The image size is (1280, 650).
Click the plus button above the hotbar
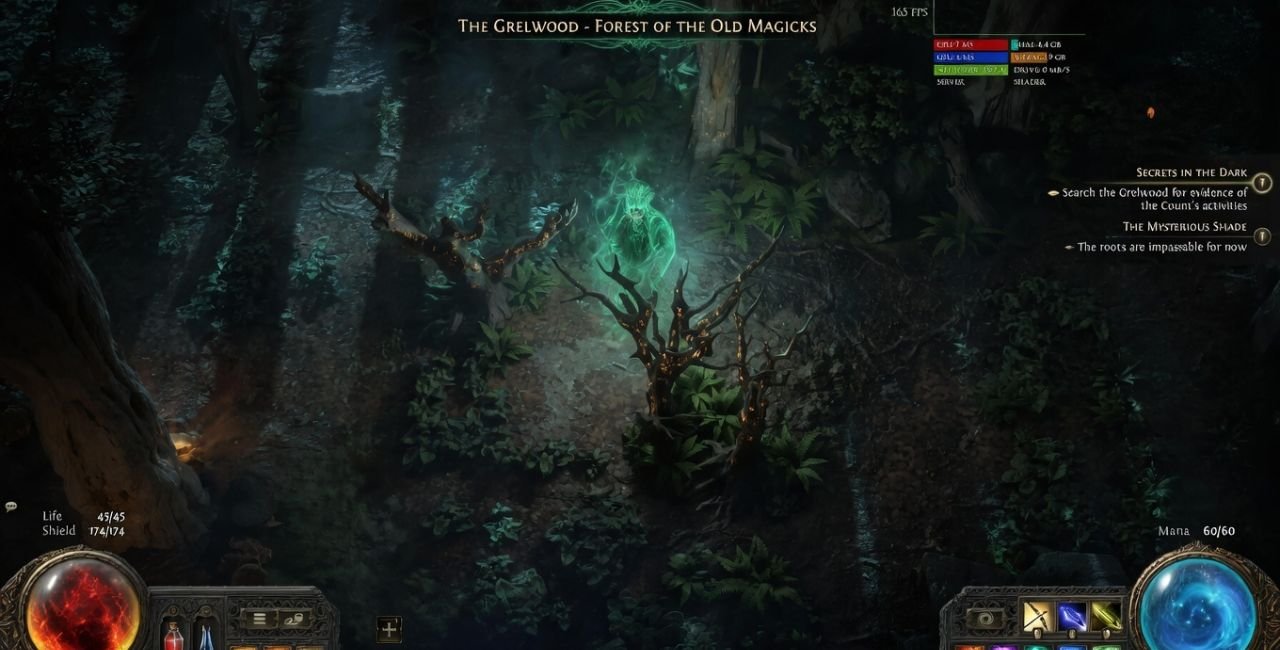pyautogui.click(x=389, y=629)
